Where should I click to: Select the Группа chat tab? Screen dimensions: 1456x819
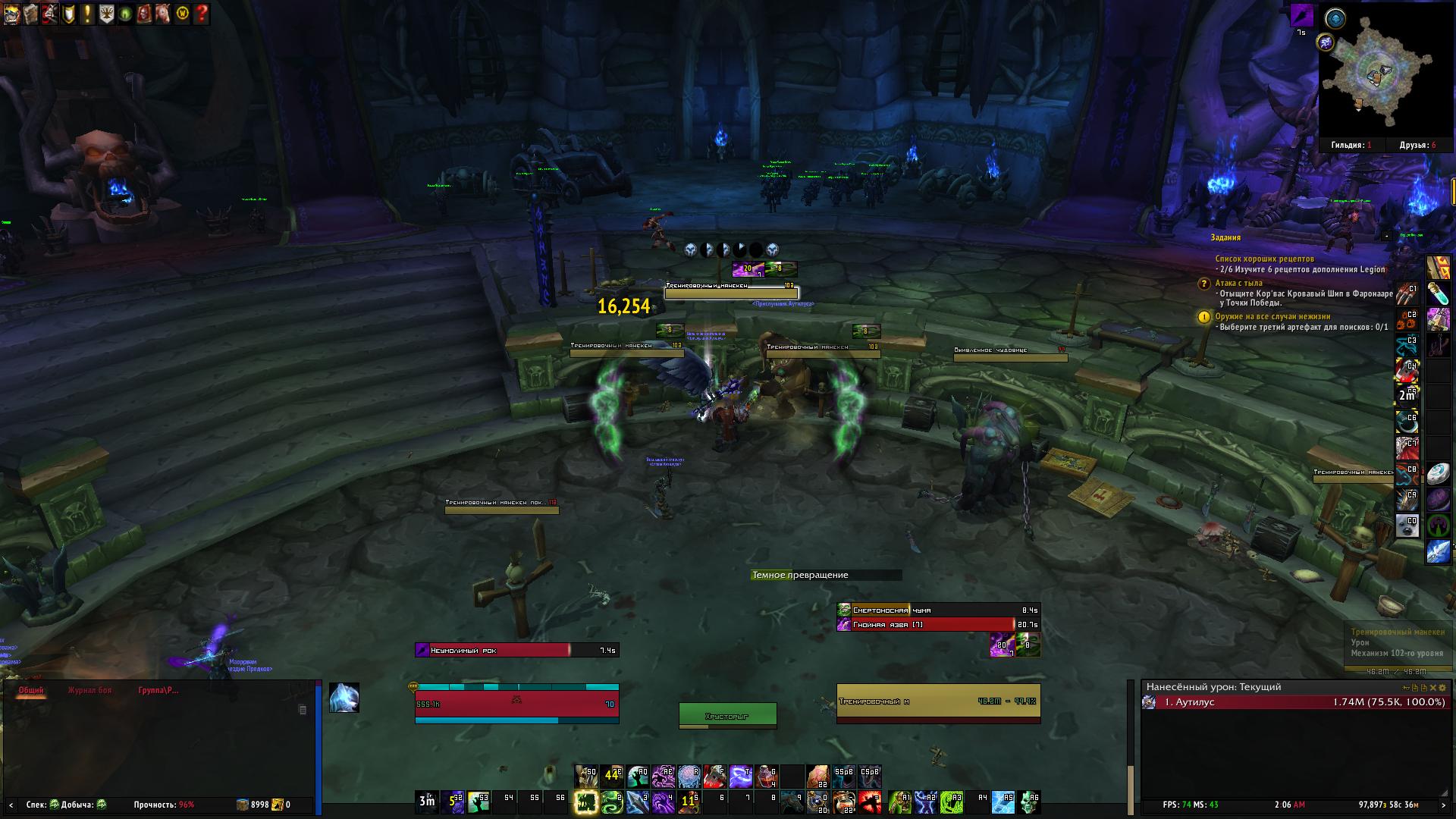[158, 690]
